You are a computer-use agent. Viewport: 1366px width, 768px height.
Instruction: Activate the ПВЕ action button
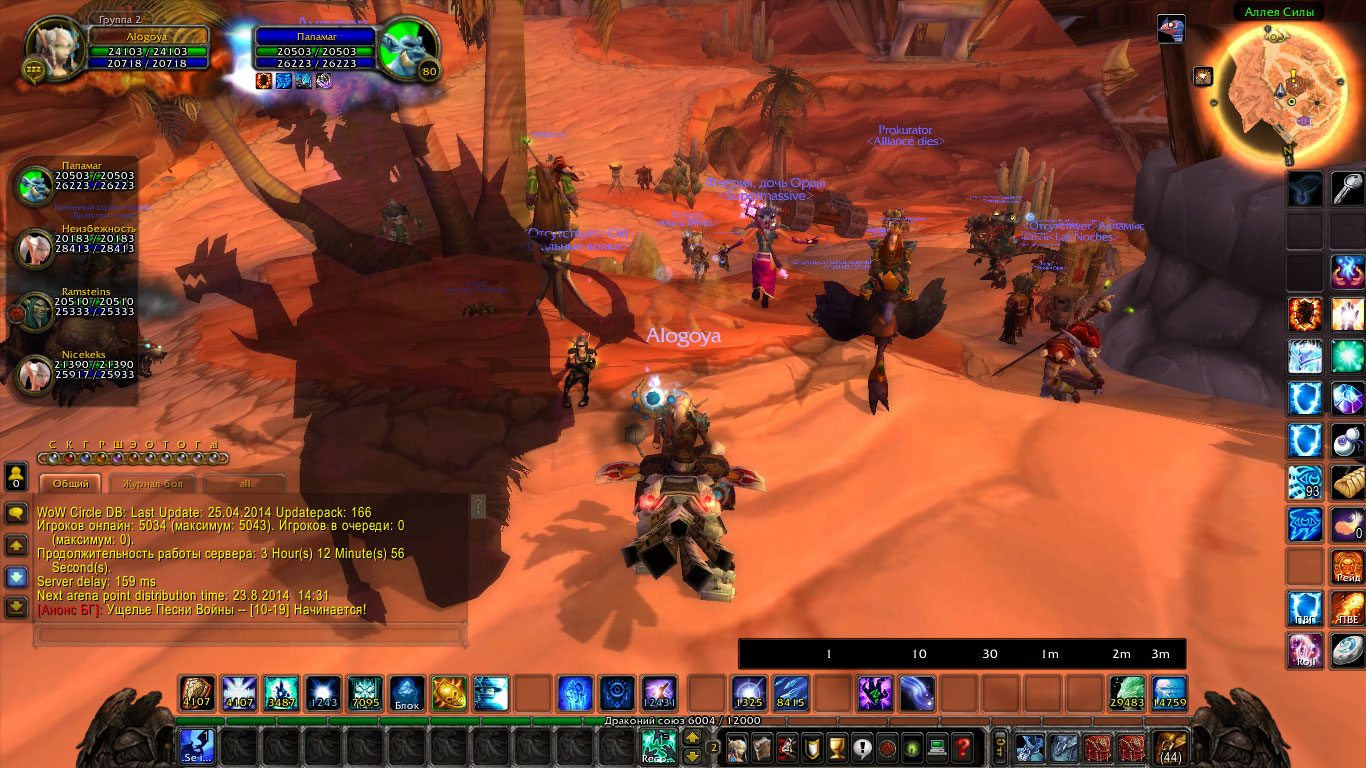click(1347, 608)
